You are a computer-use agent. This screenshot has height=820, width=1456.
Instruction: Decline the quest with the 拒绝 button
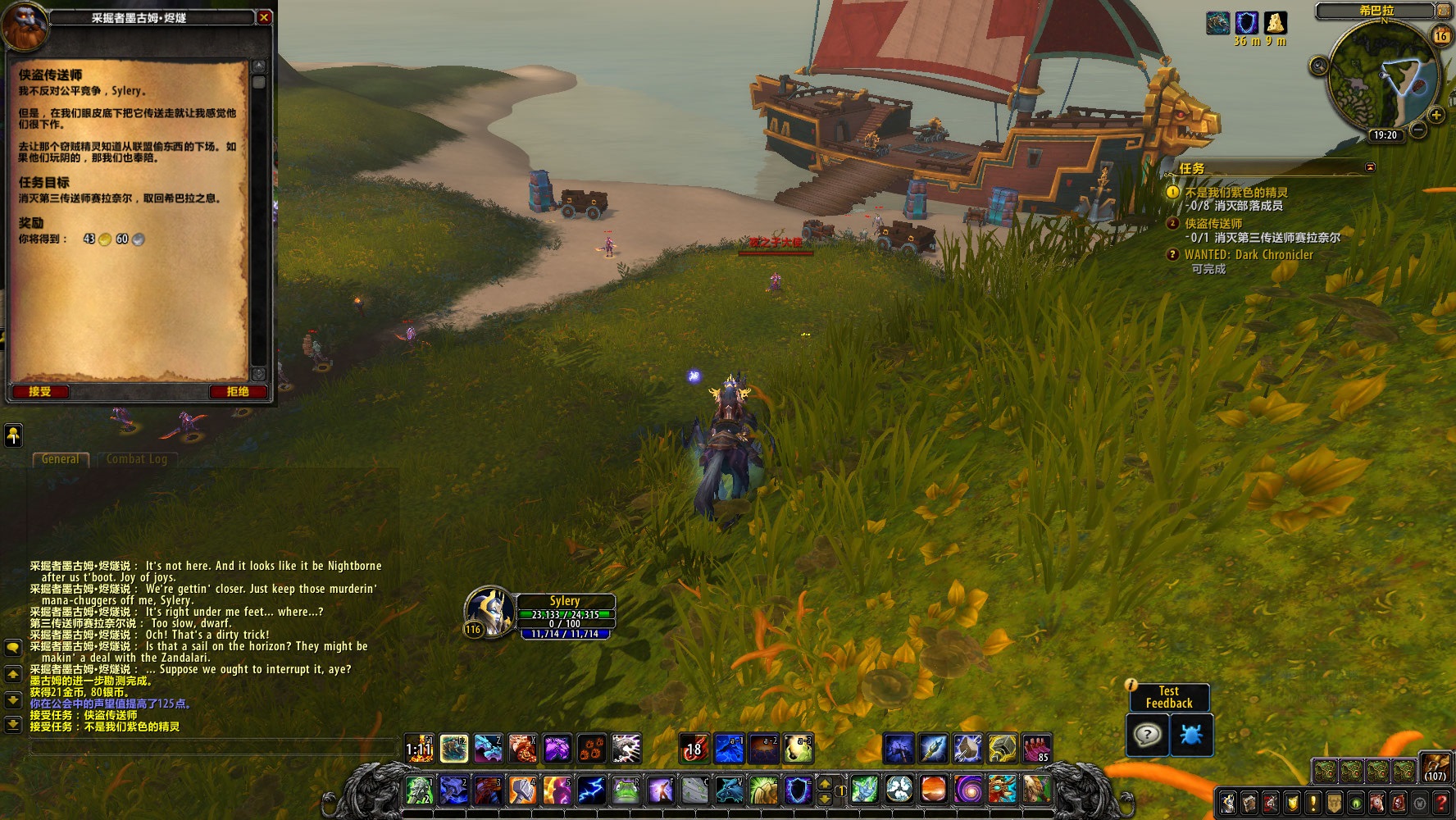click(238, 392)
